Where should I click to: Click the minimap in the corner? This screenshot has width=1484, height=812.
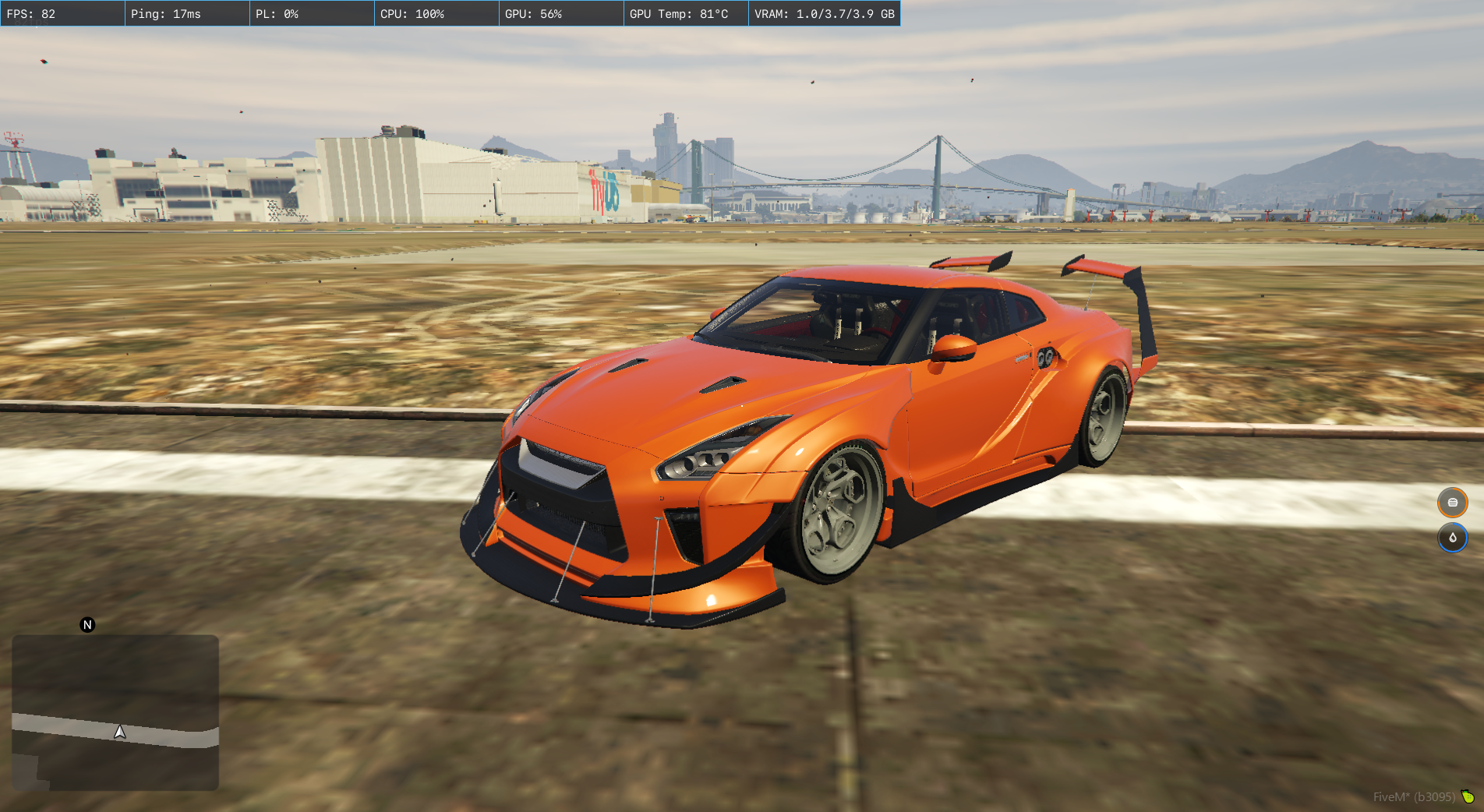[115, 712]
